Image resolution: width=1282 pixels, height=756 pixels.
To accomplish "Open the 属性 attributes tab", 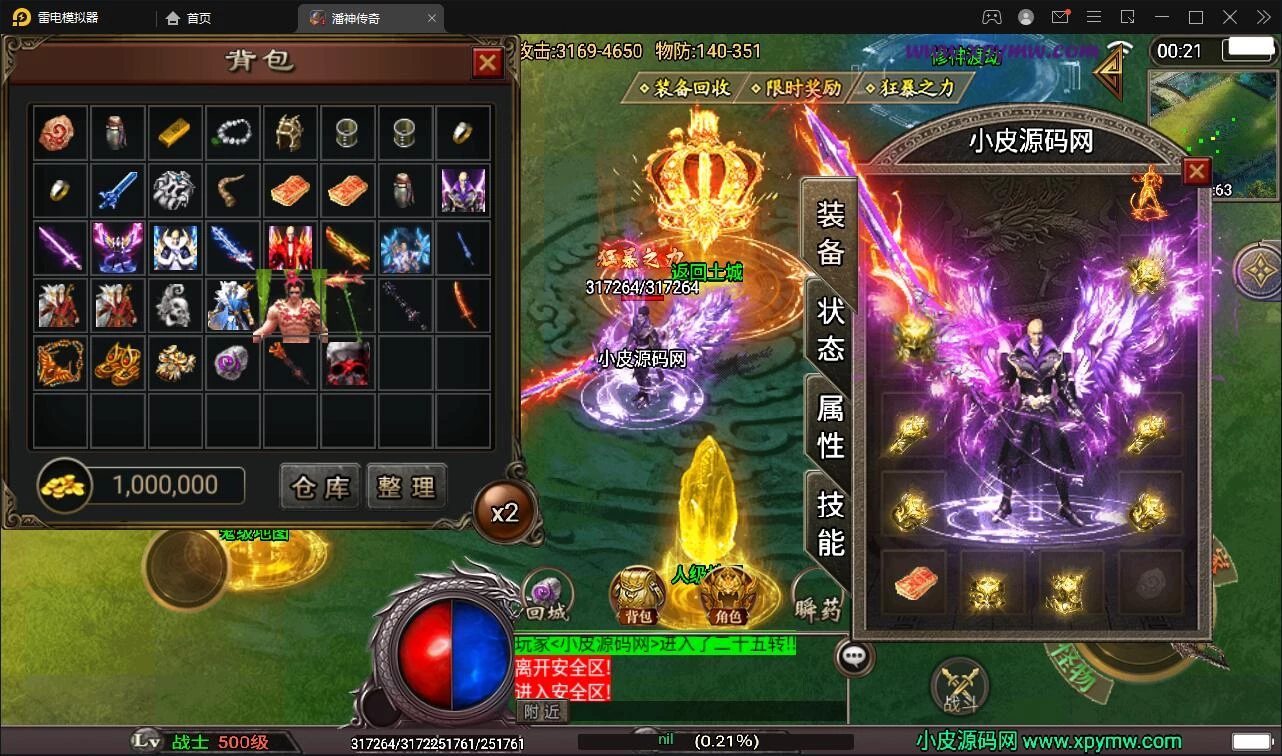I will pyautogui.click(x=831, y=425).
